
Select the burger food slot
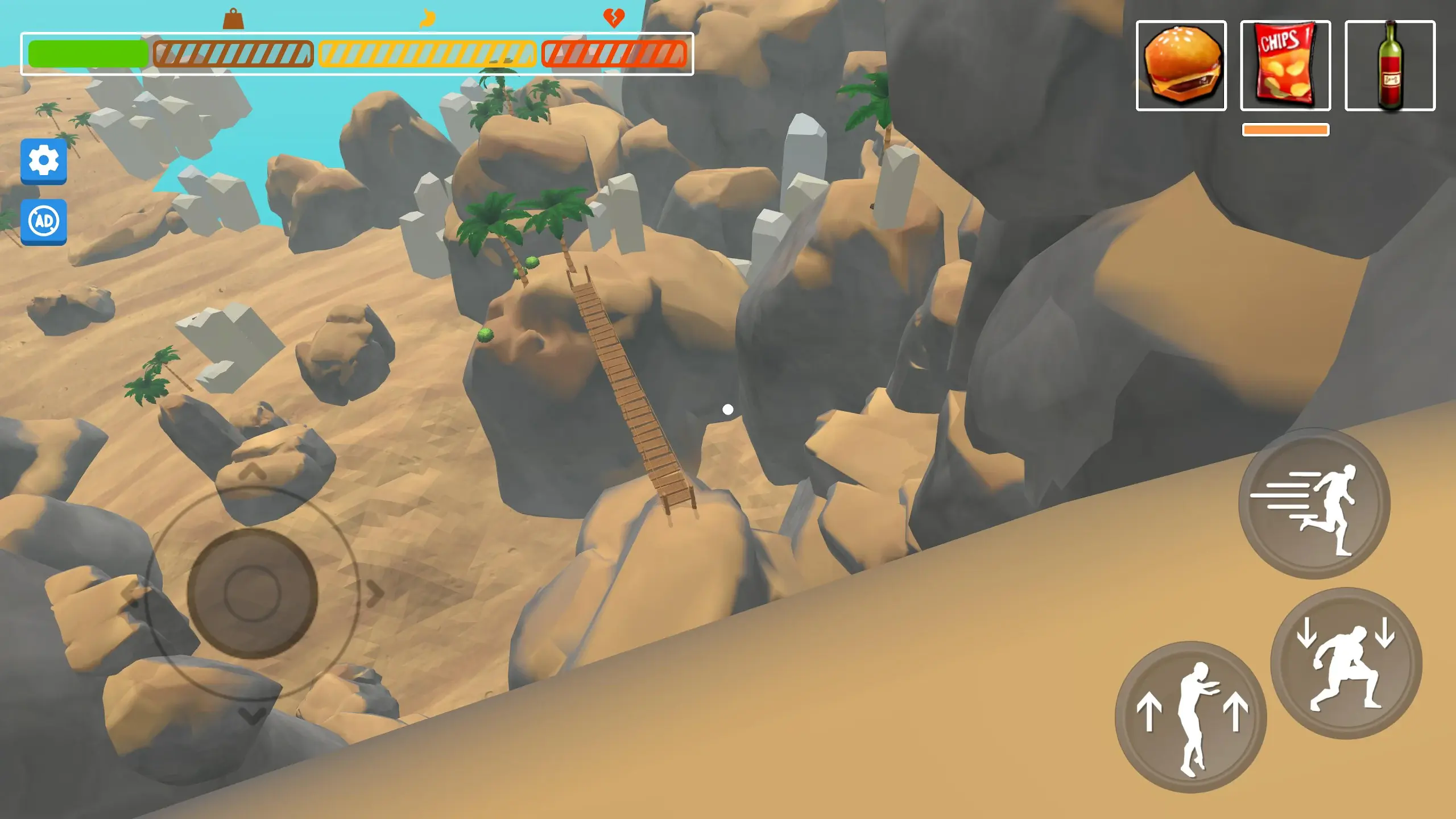click(x=1181, y=65)
